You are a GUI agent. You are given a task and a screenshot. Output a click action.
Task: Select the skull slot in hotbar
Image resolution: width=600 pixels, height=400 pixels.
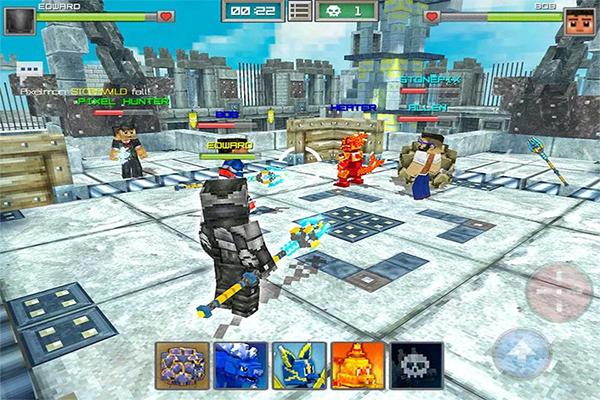(417, 365)
